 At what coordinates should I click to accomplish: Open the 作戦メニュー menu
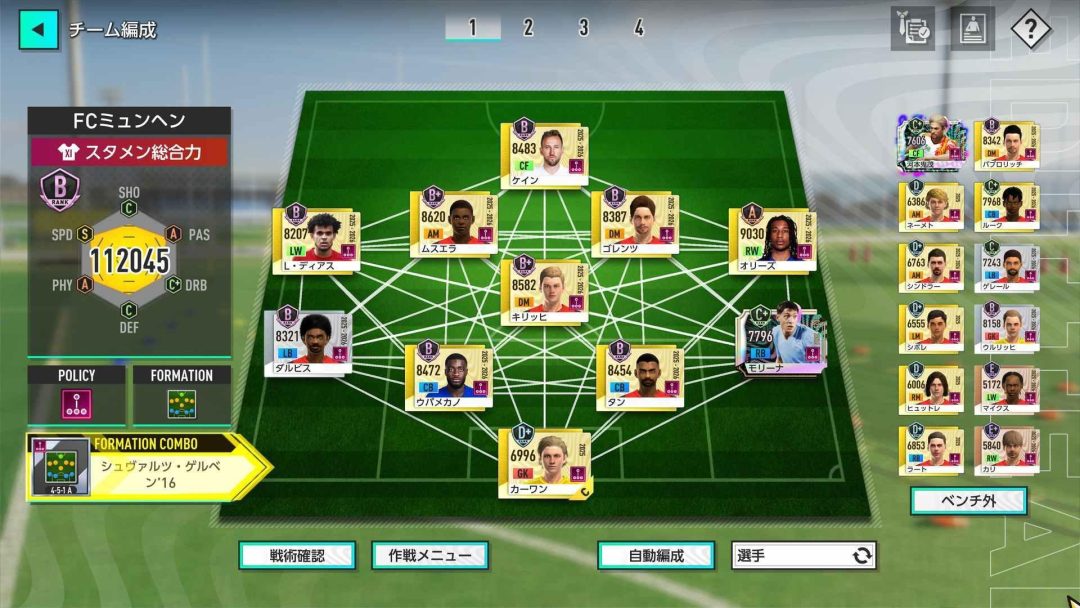coord(430,555)
